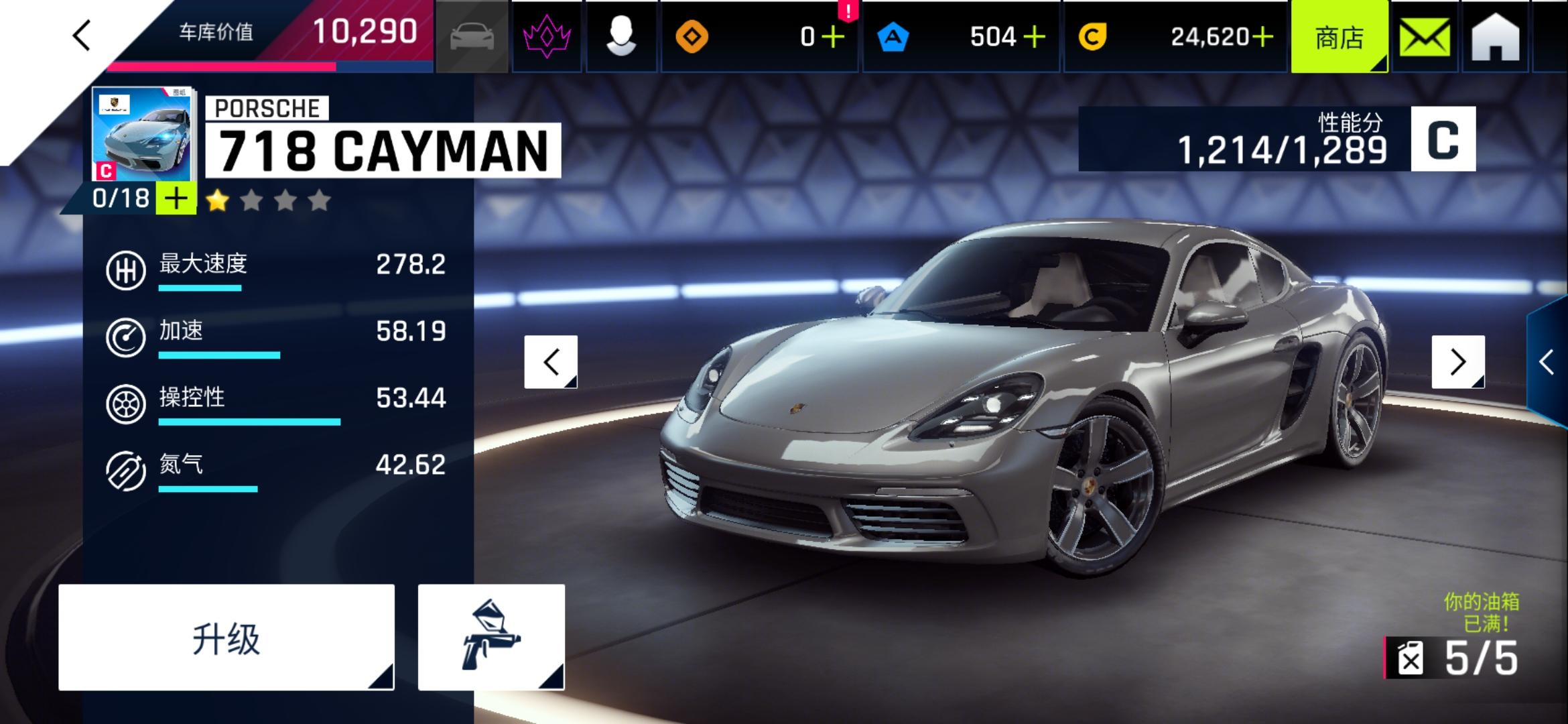Open the purple crown icon menu

click(x=547, y=36)
